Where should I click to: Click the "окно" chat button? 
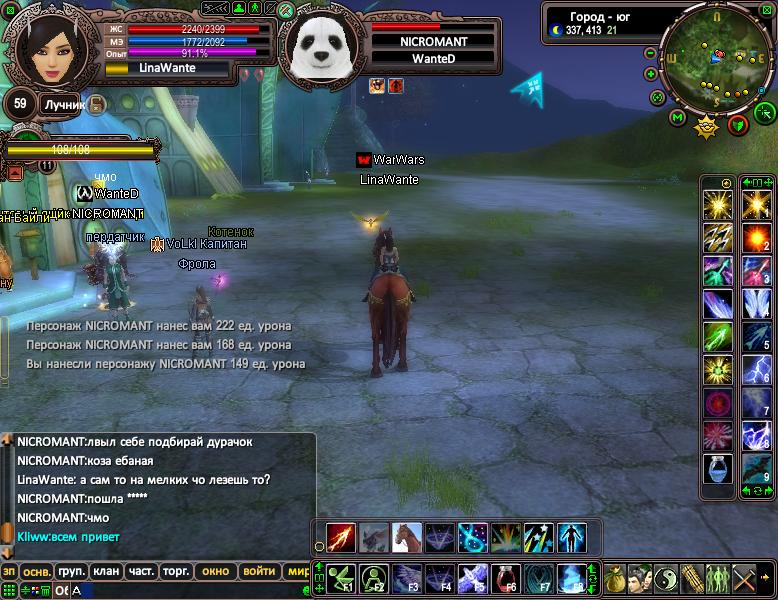coord(215,572)
